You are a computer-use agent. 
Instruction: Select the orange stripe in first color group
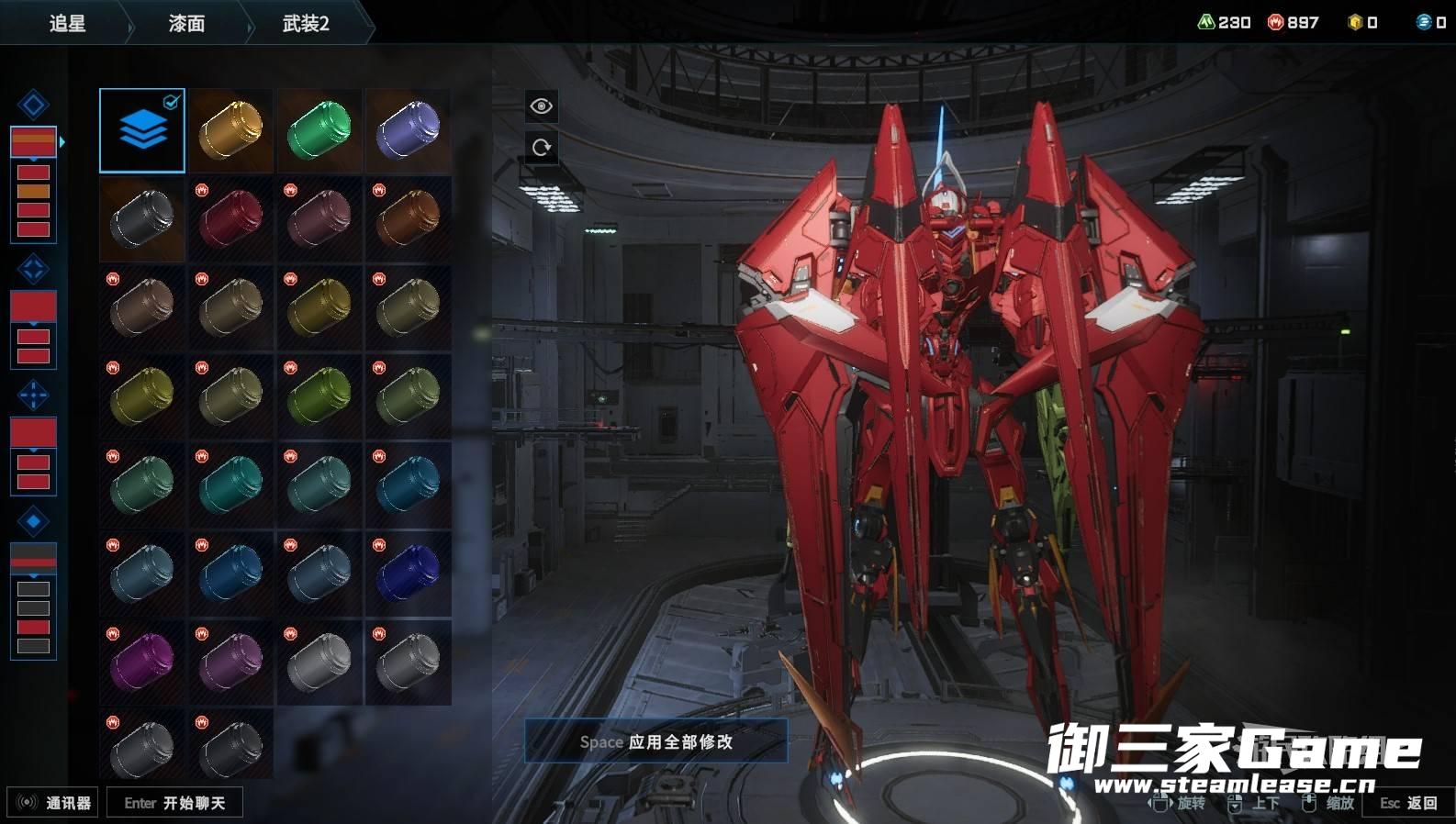33,191
